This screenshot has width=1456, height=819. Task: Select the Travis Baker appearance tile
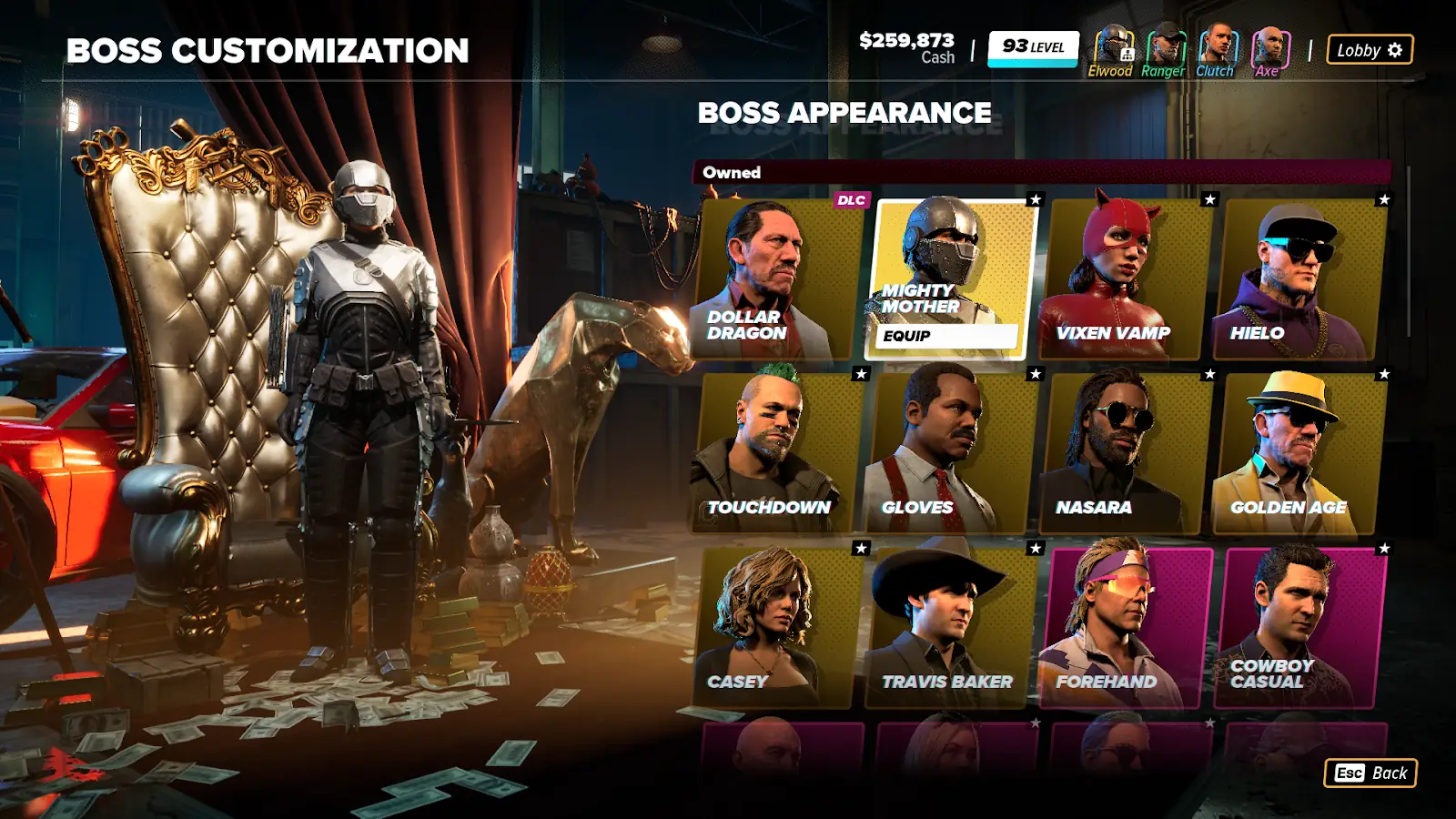tap(952, 627)
